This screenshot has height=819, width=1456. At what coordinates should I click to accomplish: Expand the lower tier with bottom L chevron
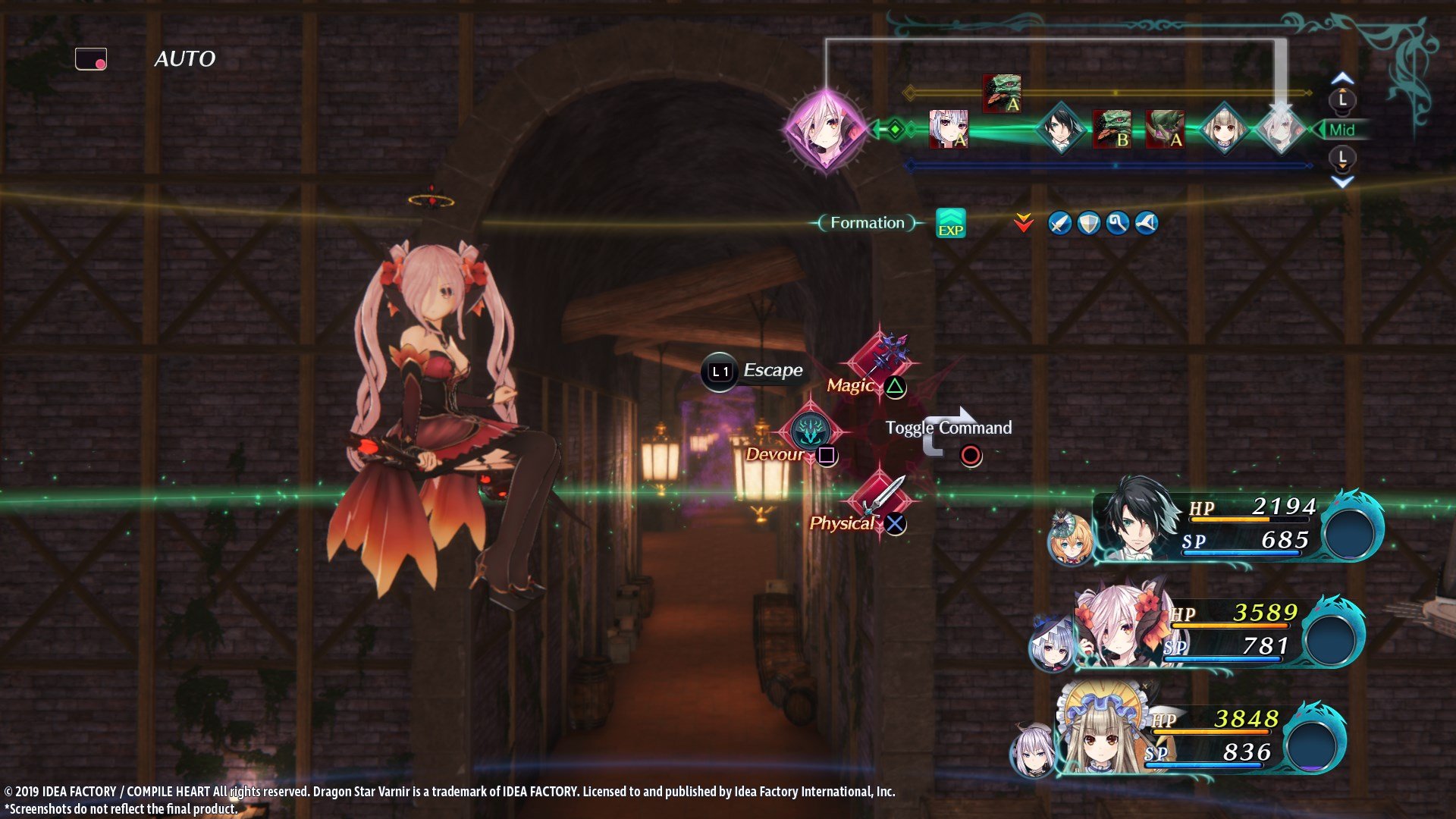click(x=1342, y=160)
